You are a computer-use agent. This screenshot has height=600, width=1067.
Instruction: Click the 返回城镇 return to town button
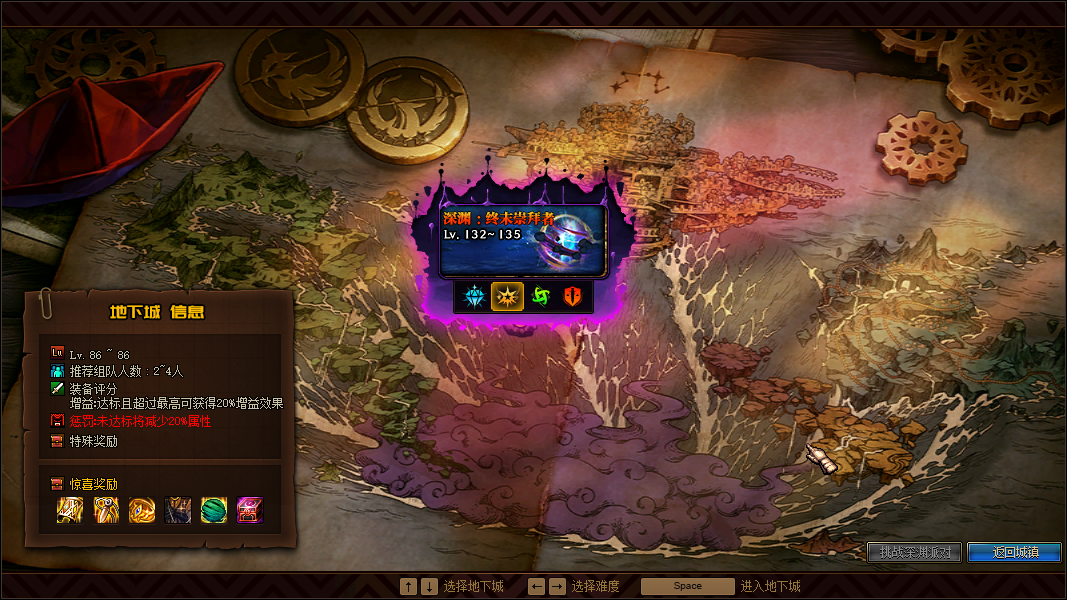coord(1014,552)
